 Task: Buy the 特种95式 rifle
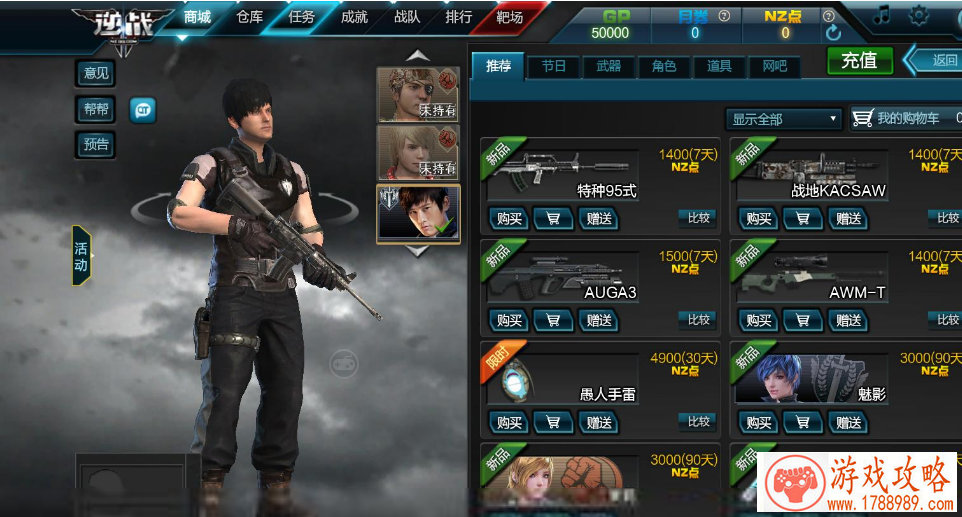tap(509, 218)
